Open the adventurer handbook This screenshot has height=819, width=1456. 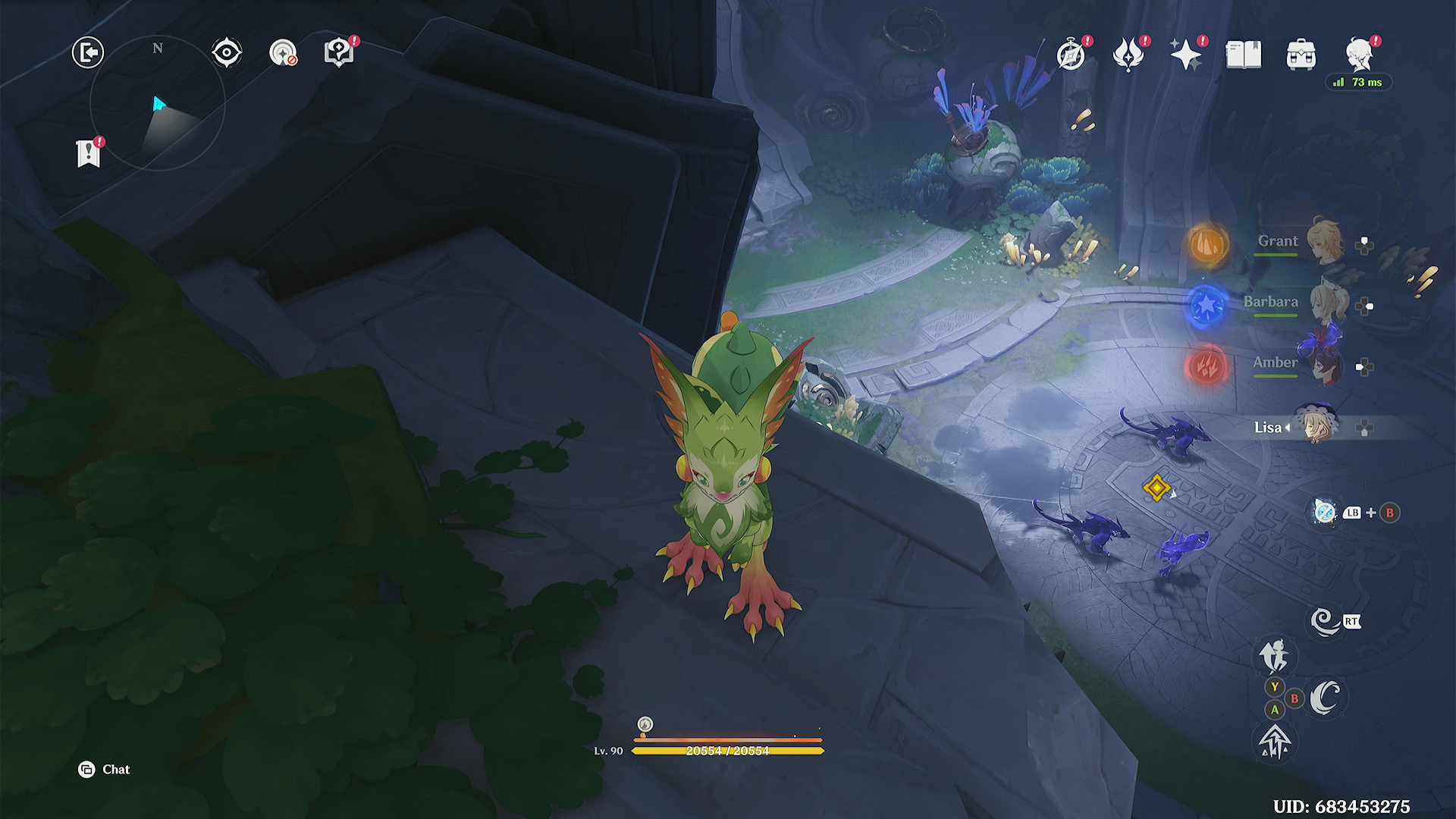(x=1244, y=55)
